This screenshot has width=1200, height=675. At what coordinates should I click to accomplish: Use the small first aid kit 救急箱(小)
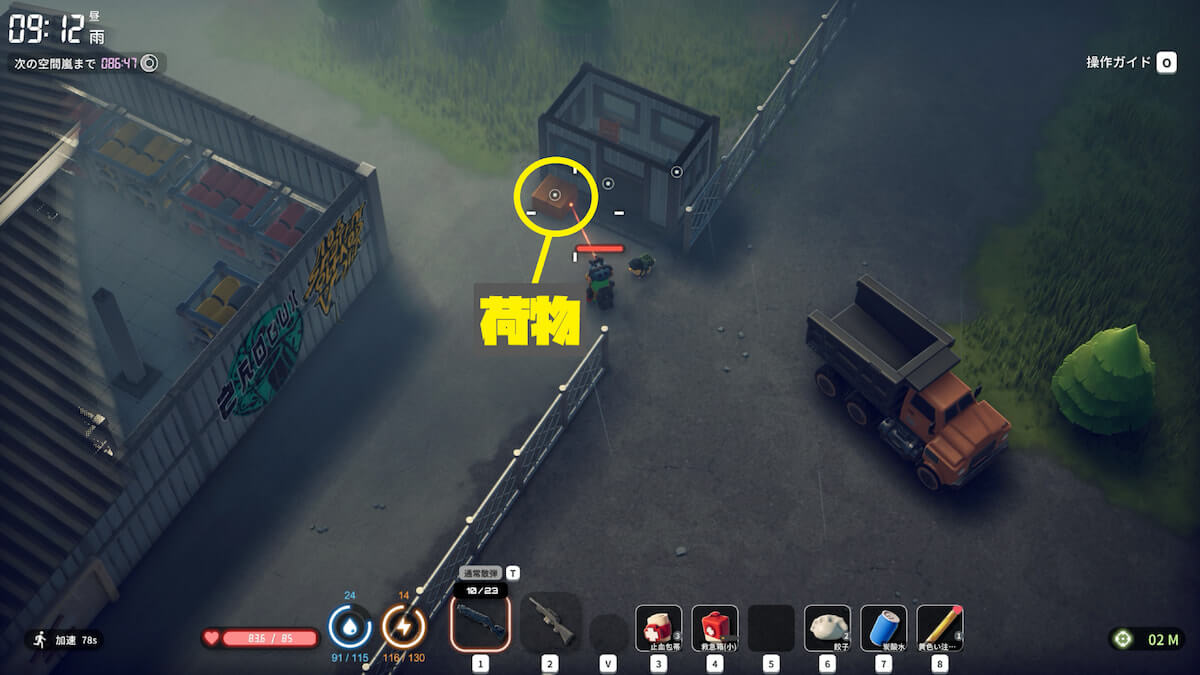point(714,628)
